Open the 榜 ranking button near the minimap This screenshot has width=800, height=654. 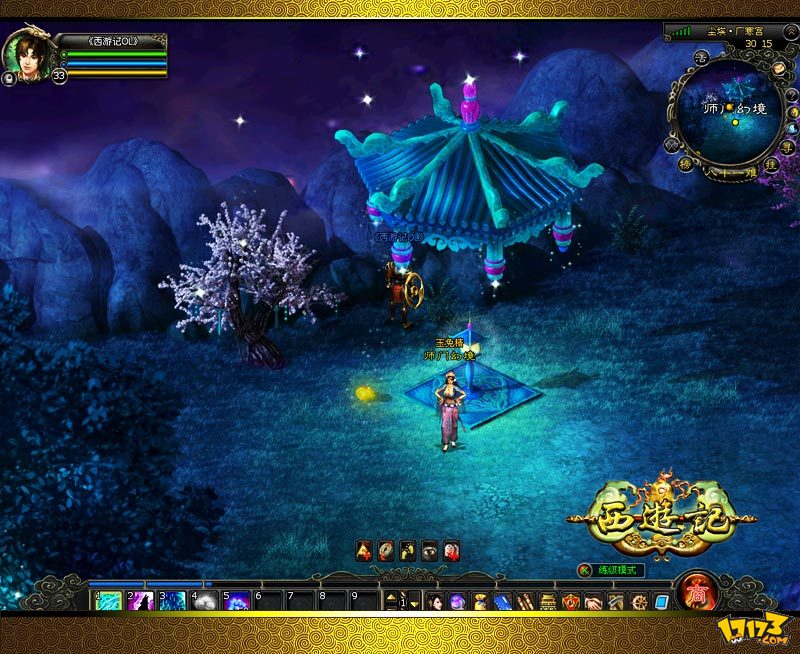(x=687, y=162)
